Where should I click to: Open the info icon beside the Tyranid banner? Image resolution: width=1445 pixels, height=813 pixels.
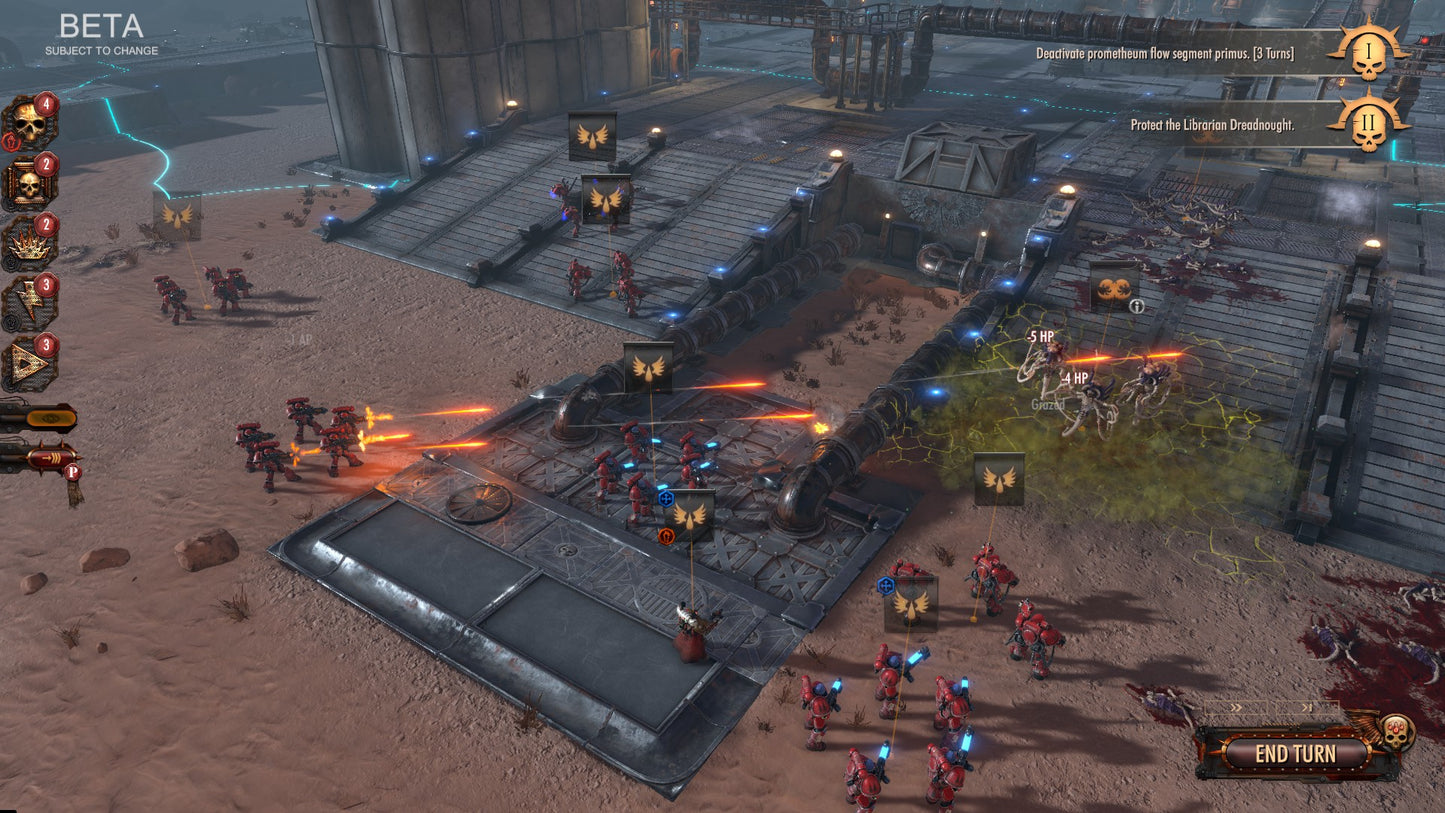point(1136,306)
